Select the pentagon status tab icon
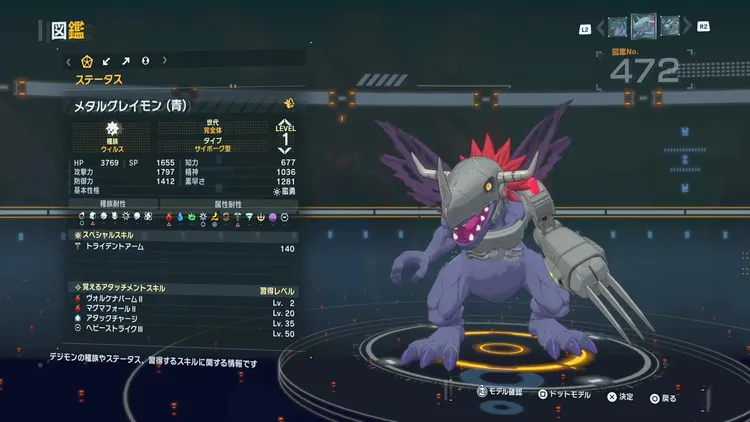 click(86, 61)
